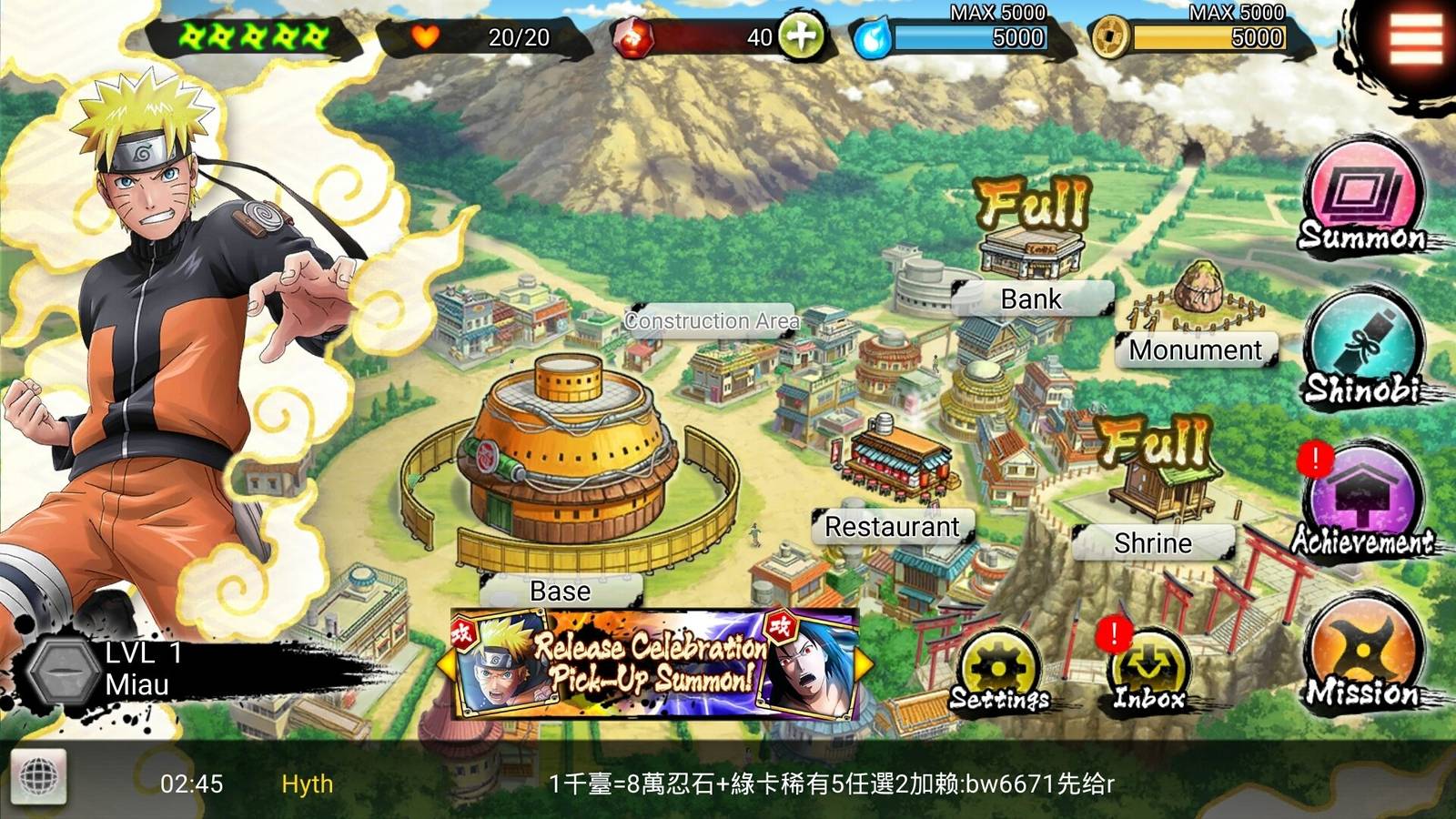Select the Monument label
The width and height of the screenshot is (1456, 819).
(1196, 350)
